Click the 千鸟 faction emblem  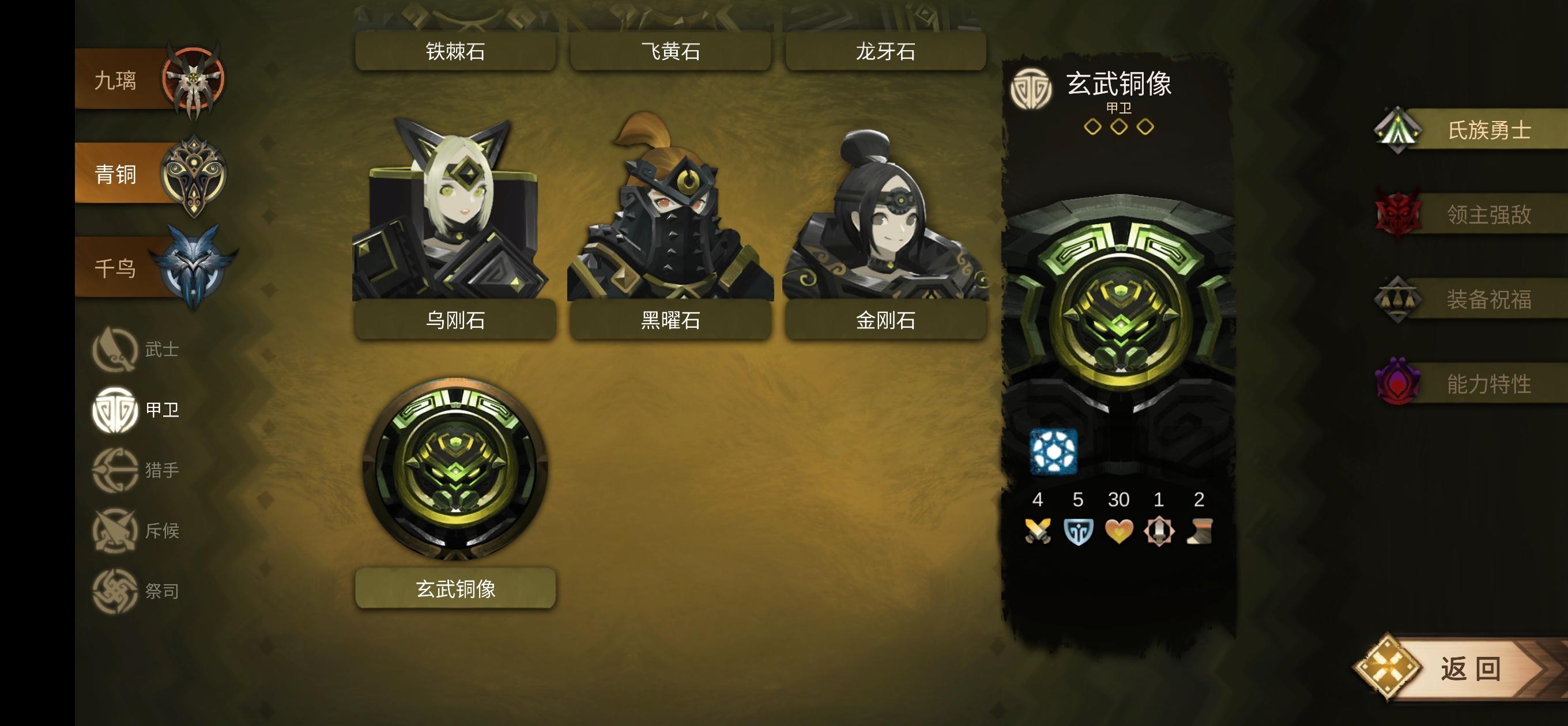[x=193, y=268]
